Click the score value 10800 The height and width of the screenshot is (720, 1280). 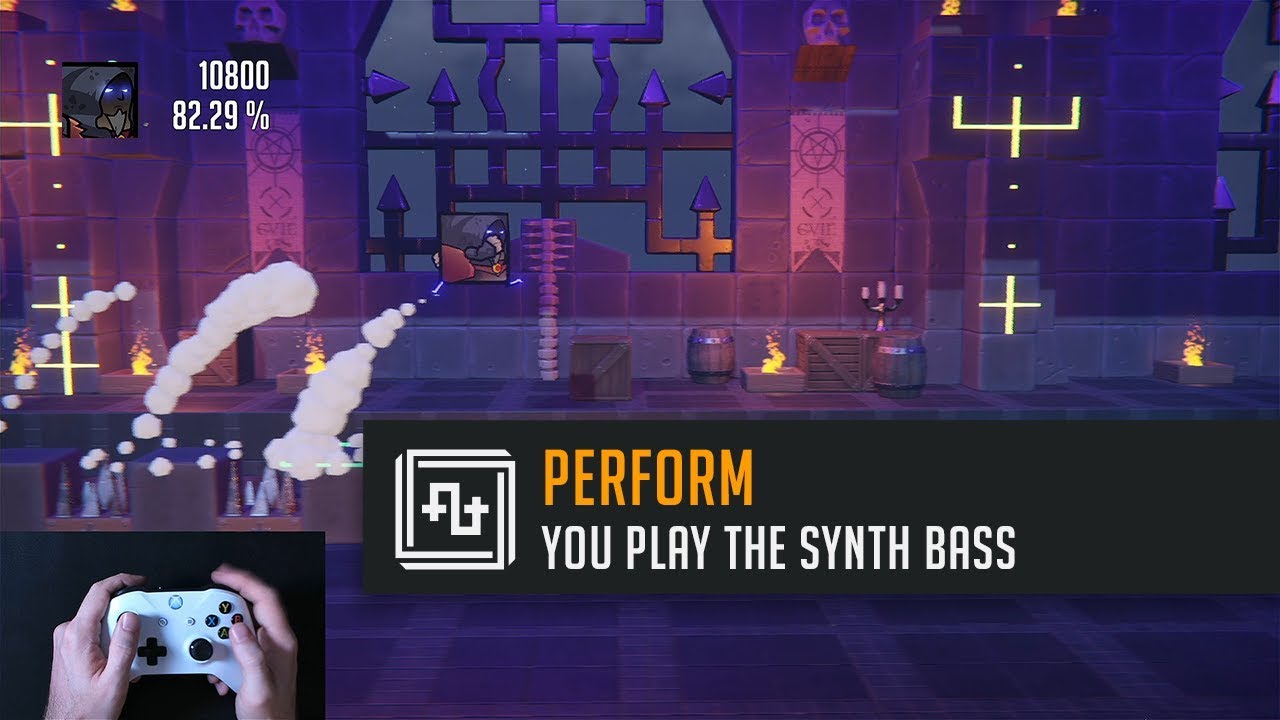point(235,75)
